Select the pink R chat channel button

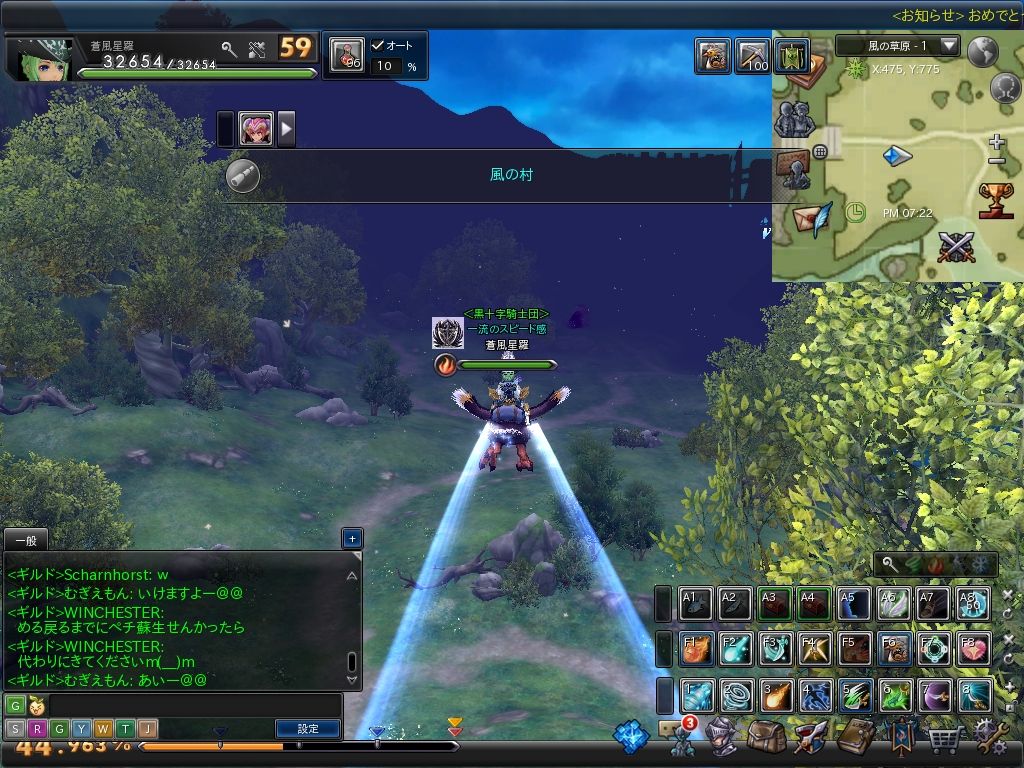(x=37, y=729)
